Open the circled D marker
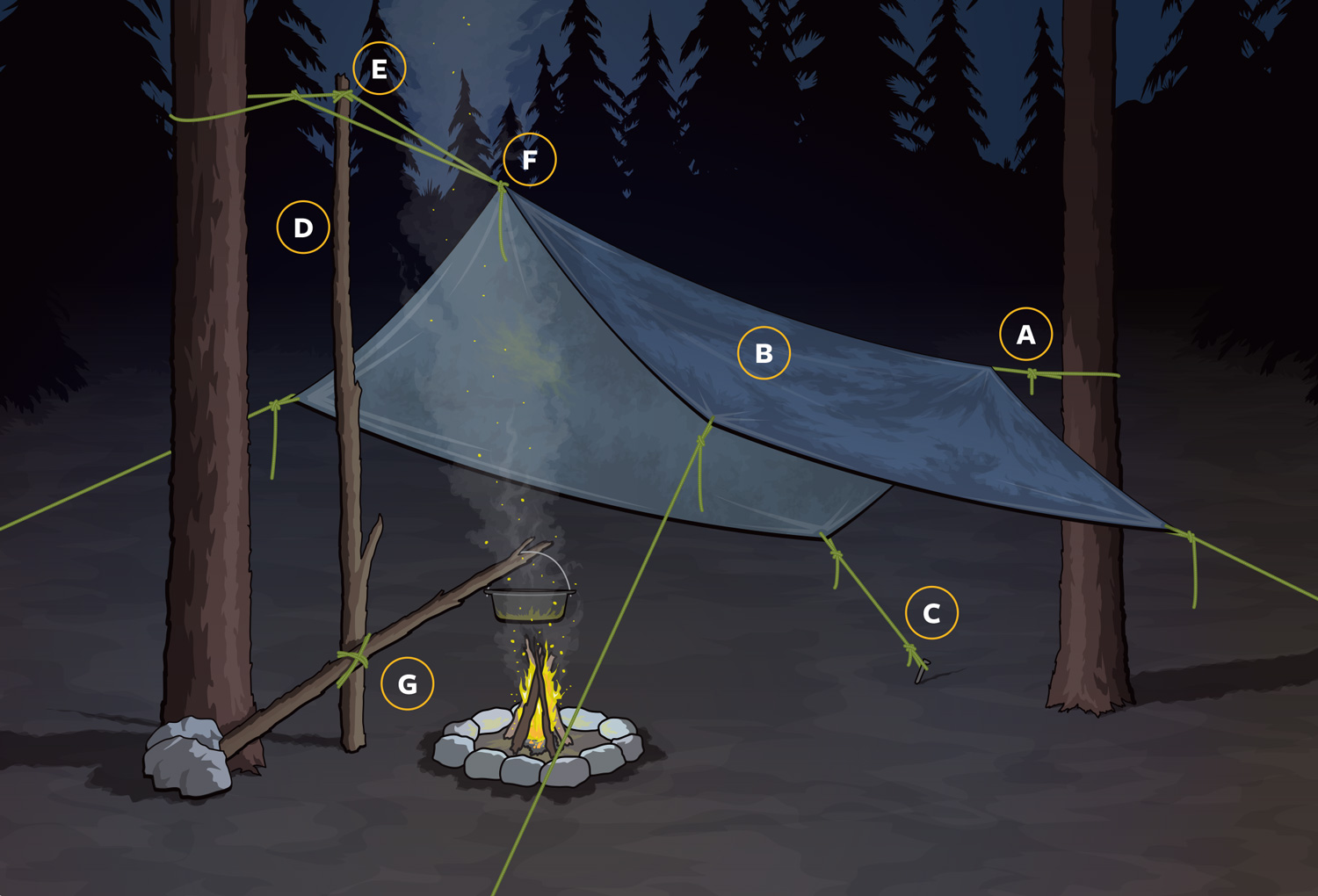Image resolution: width=1318 pixels, height=896 pixels. pos(303,228)
